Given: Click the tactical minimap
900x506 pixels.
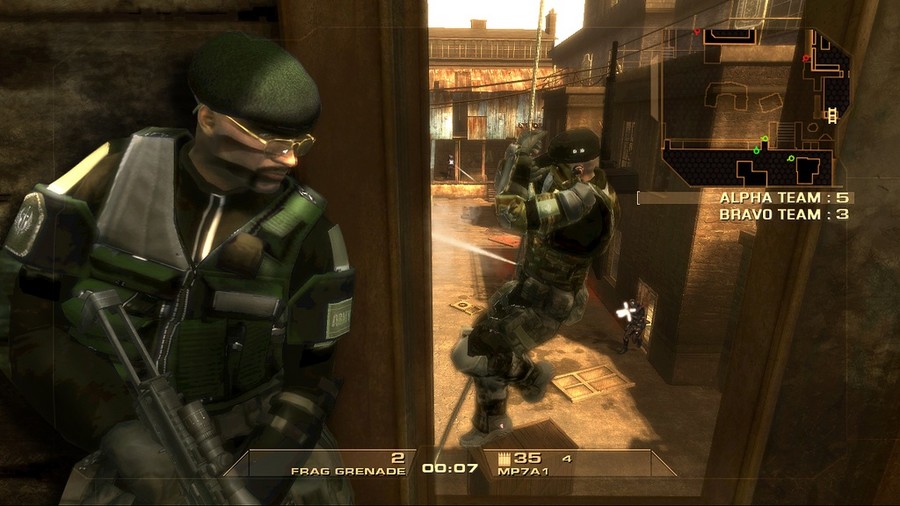Looking at the screenshot, I should tap(756, 105).
